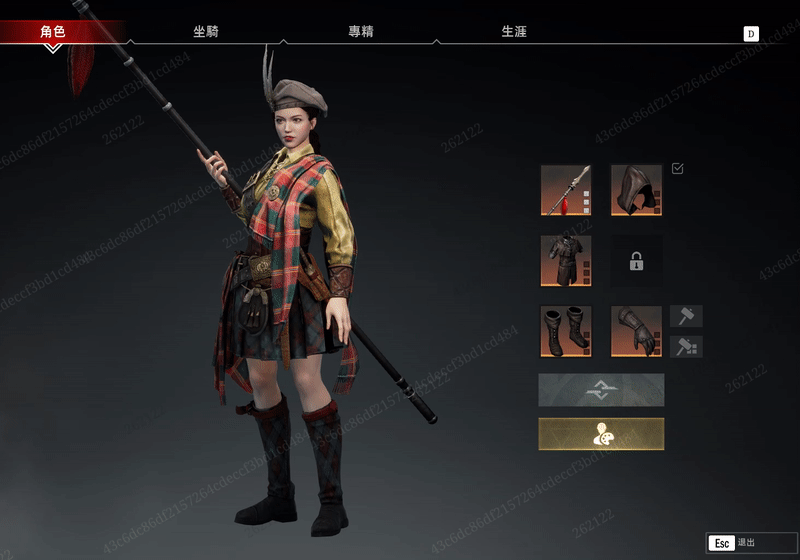Viewport: 800px width, 560px height.
Task: Click the locked equipment slot
Action: click(636, 261)
